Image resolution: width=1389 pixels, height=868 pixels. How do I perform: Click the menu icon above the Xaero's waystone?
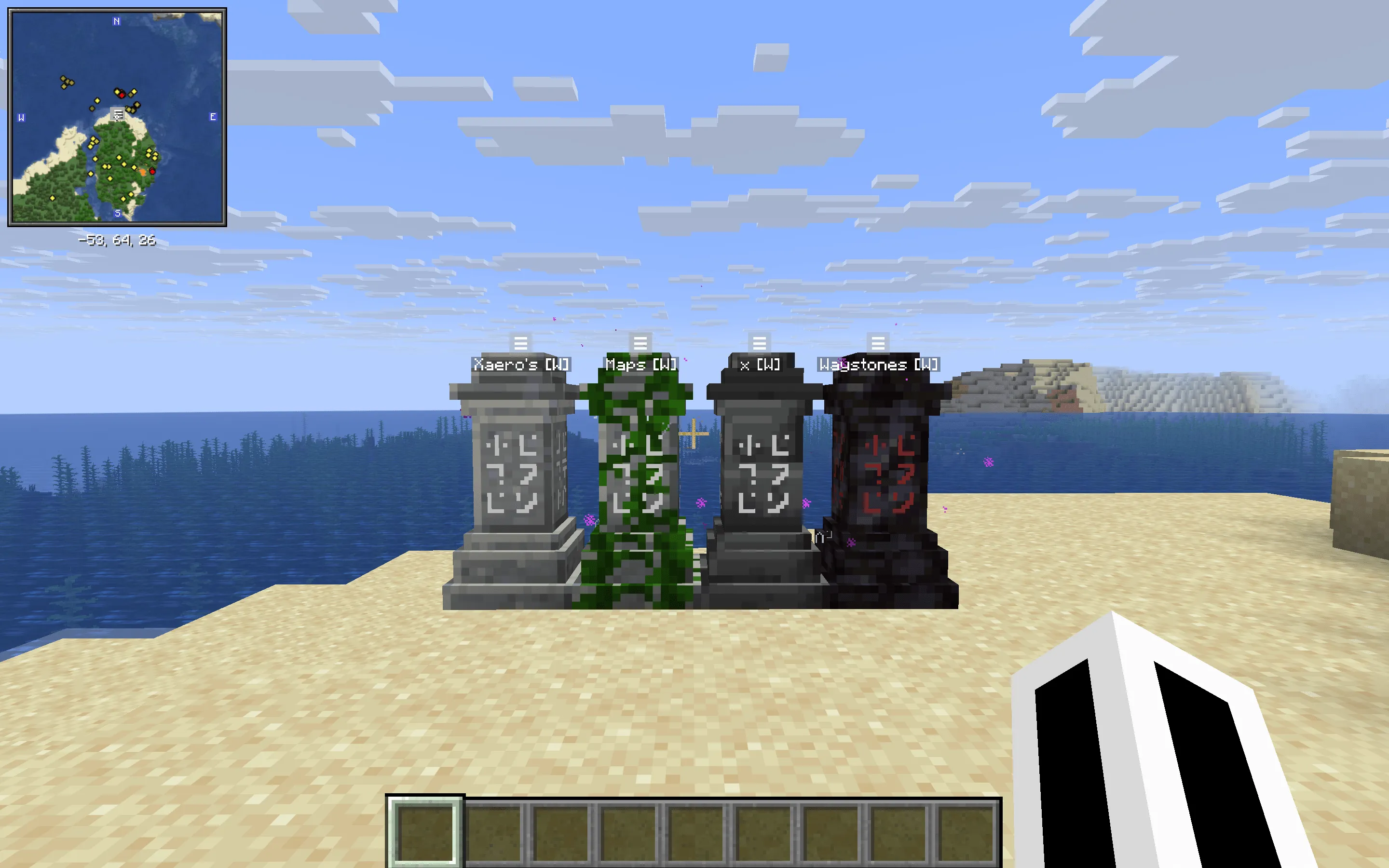pyautogui.click(x=521, y=344)
